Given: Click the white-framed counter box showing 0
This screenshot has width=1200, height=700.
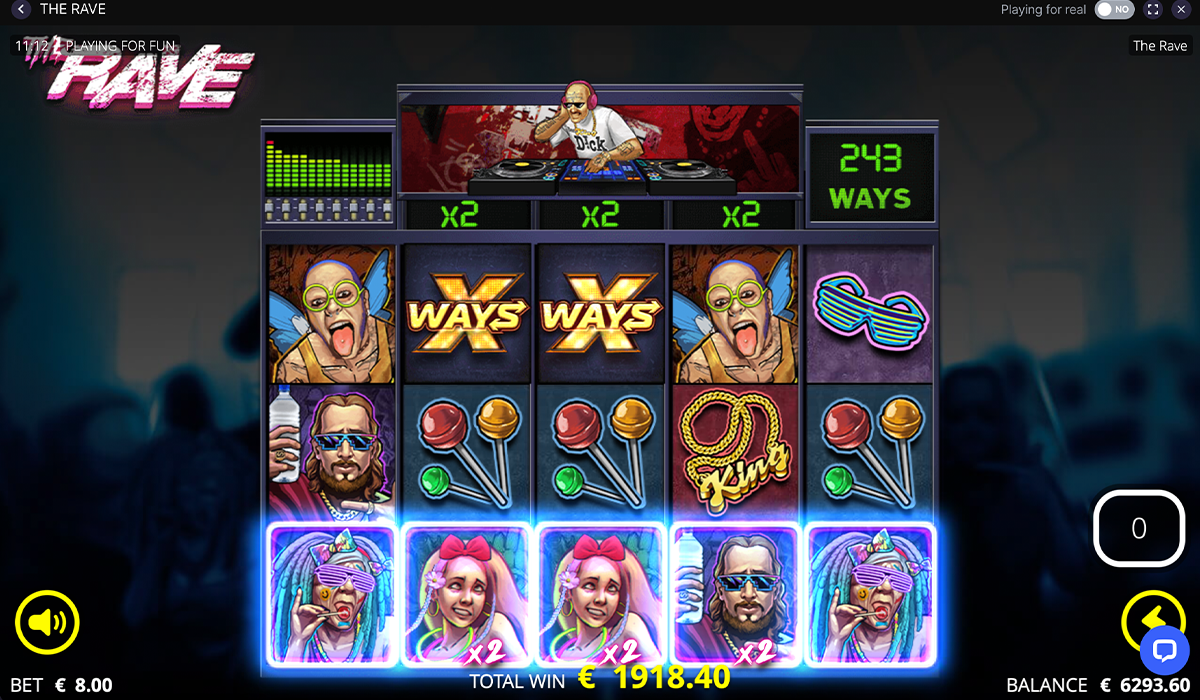Looking at the screenshot, I should (1138, 528).
